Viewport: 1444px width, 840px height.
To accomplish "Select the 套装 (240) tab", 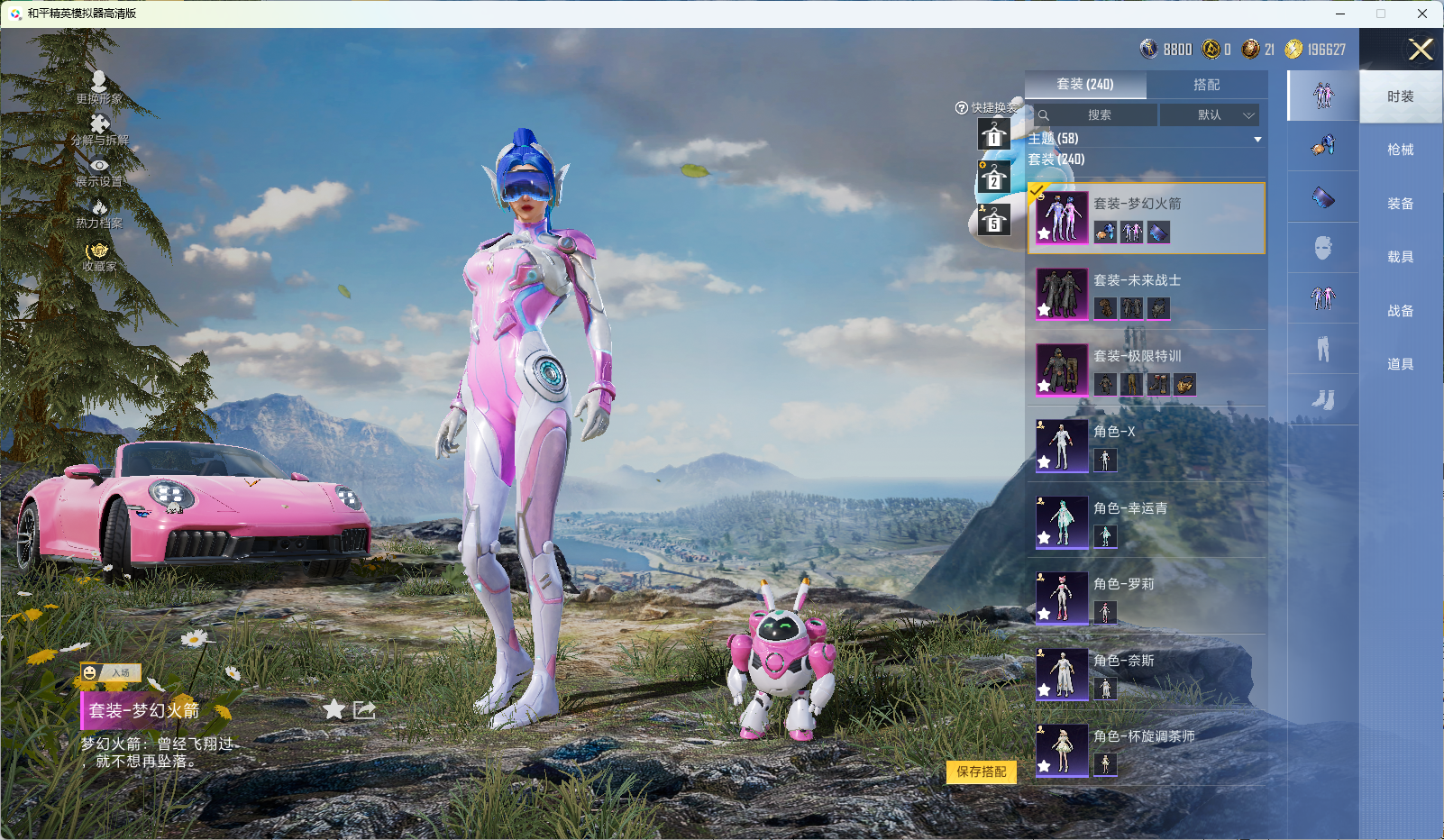I will [x=1085, y=85].
